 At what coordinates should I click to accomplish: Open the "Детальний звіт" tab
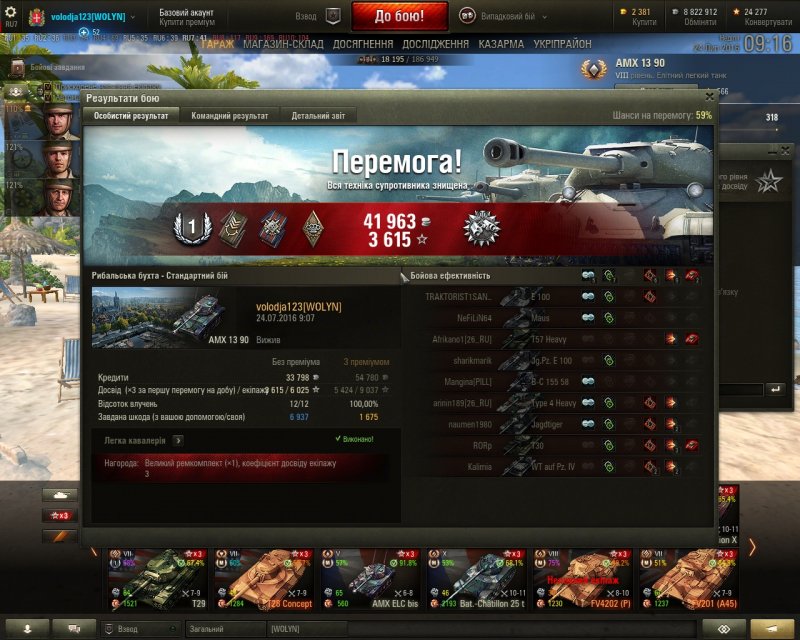pyautogui.click(x=318, y=116)
